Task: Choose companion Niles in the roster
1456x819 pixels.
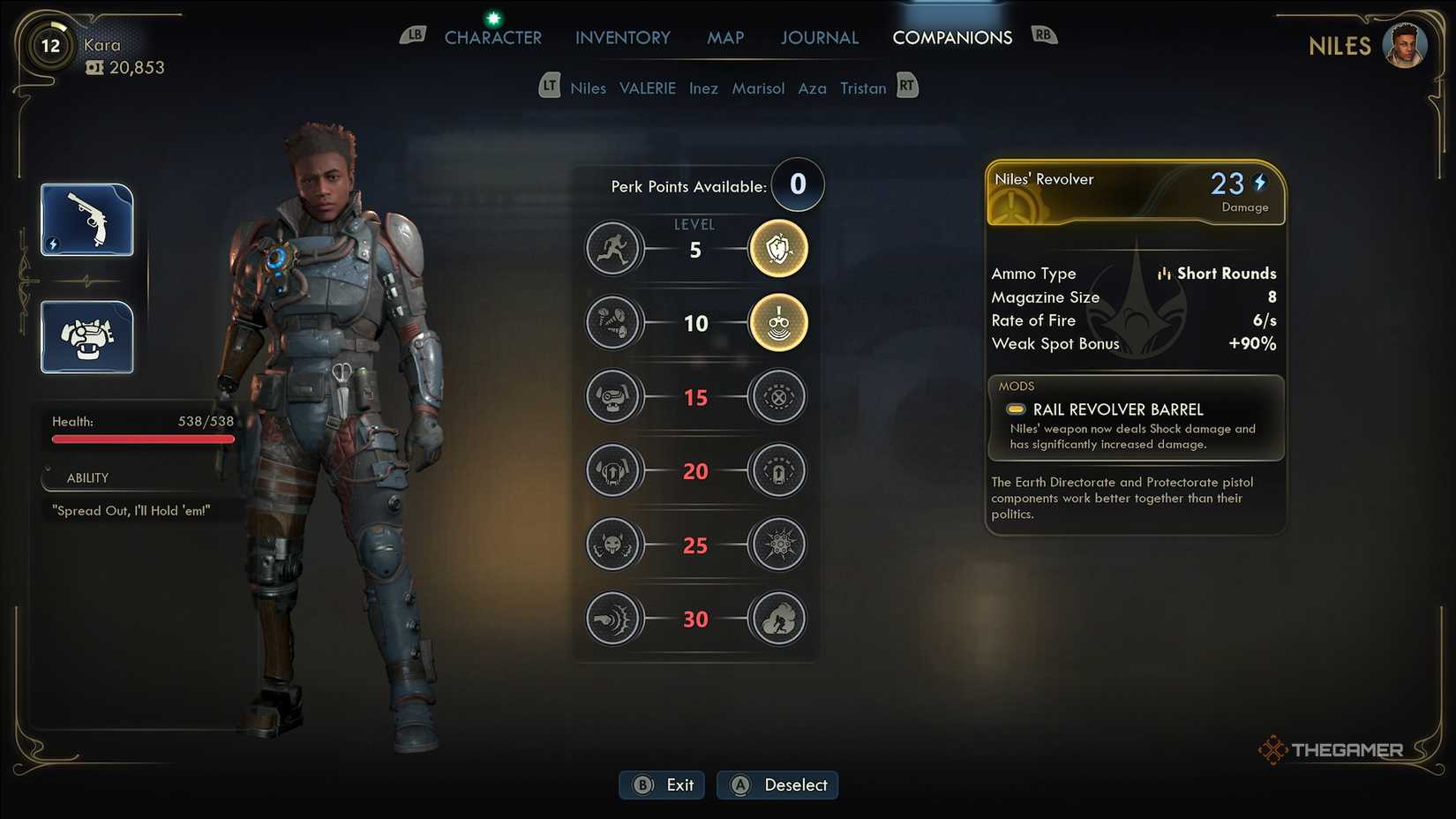Action: tap(588, 88)
